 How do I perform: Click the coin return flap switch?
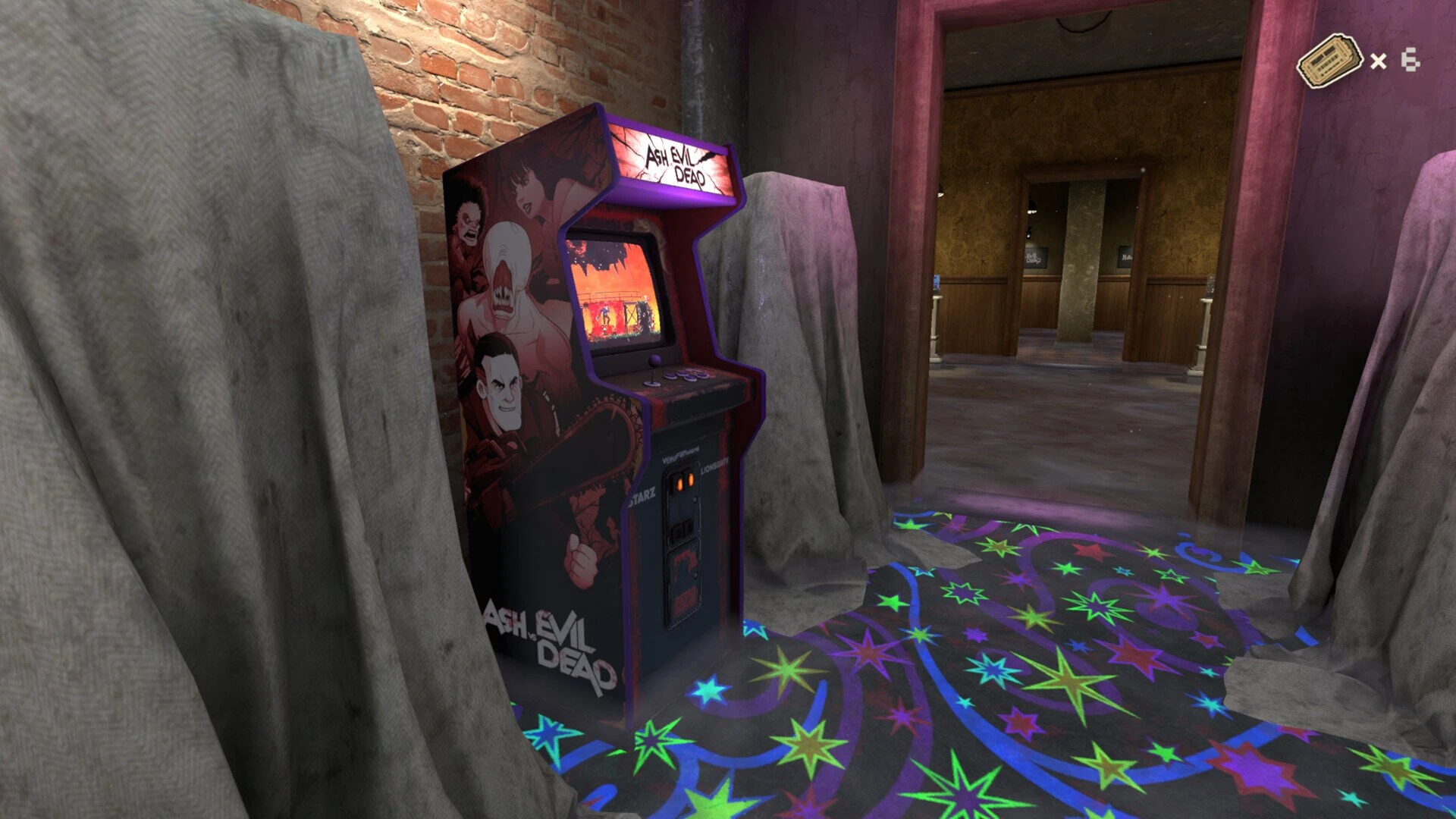tap(681, 531)
